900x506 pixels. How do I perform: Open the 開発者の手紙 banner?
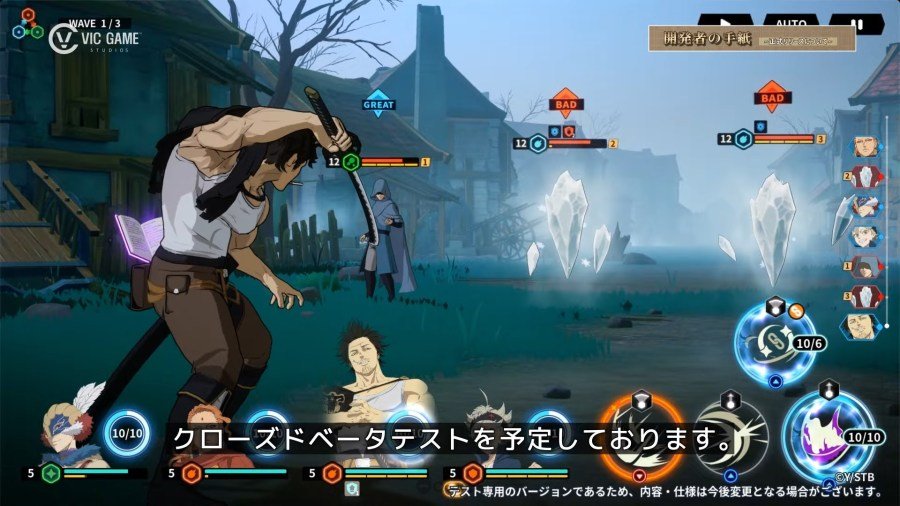[752, 39]
